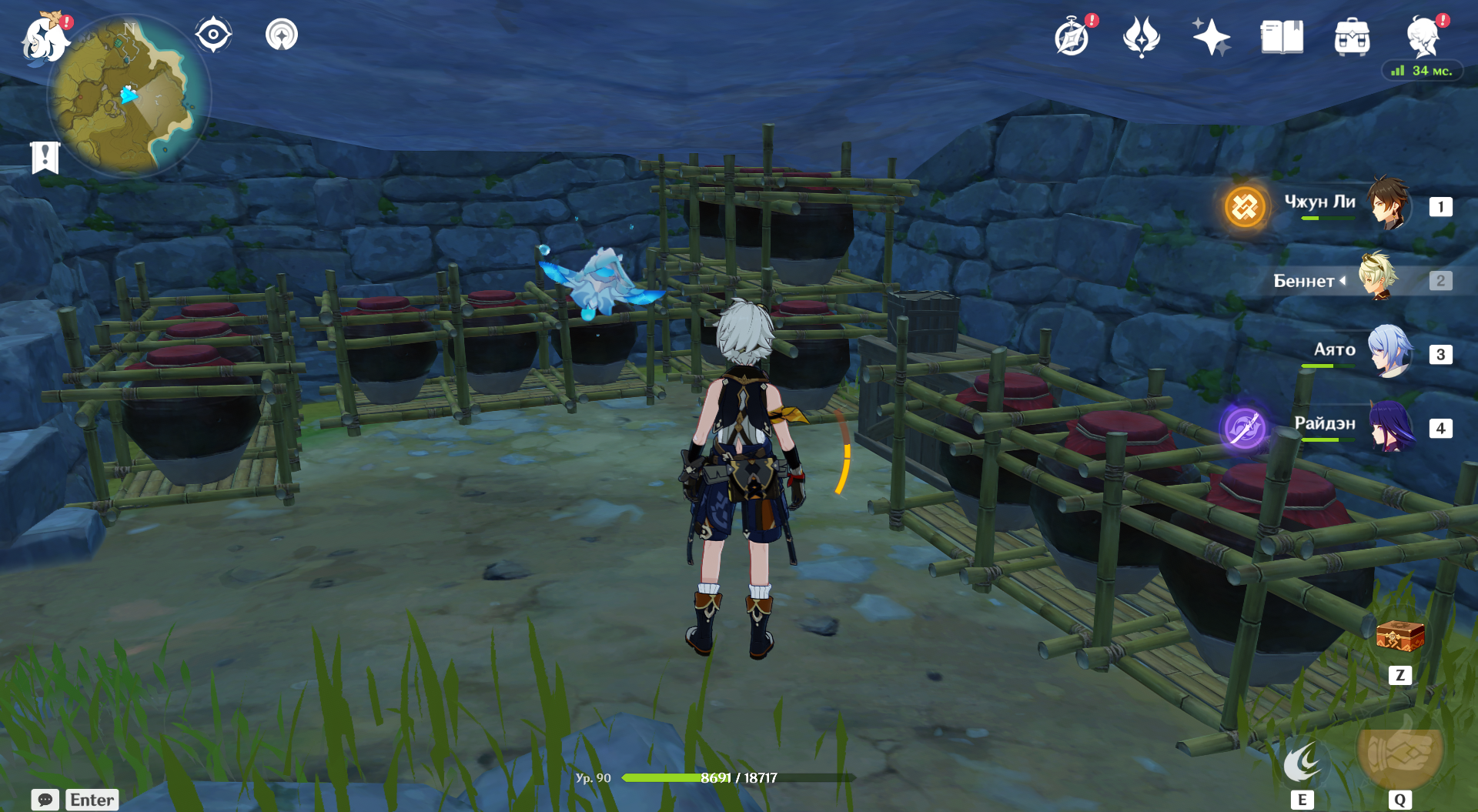Activate Bennett's elemental skill
This screenshot has width=1478, height=812.
[1302, 763]
